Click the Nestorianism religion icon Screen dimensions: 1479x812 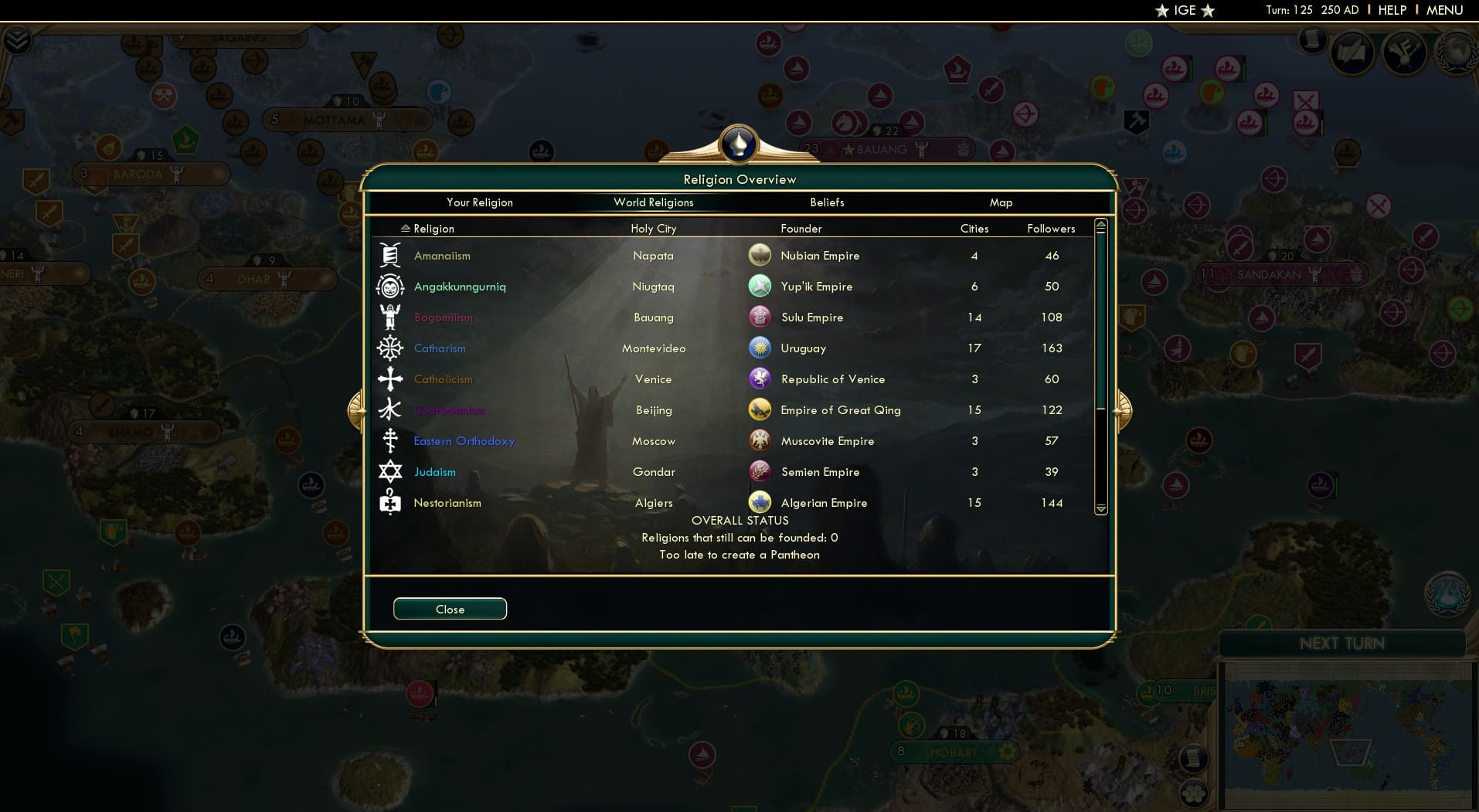click(391, 502)
